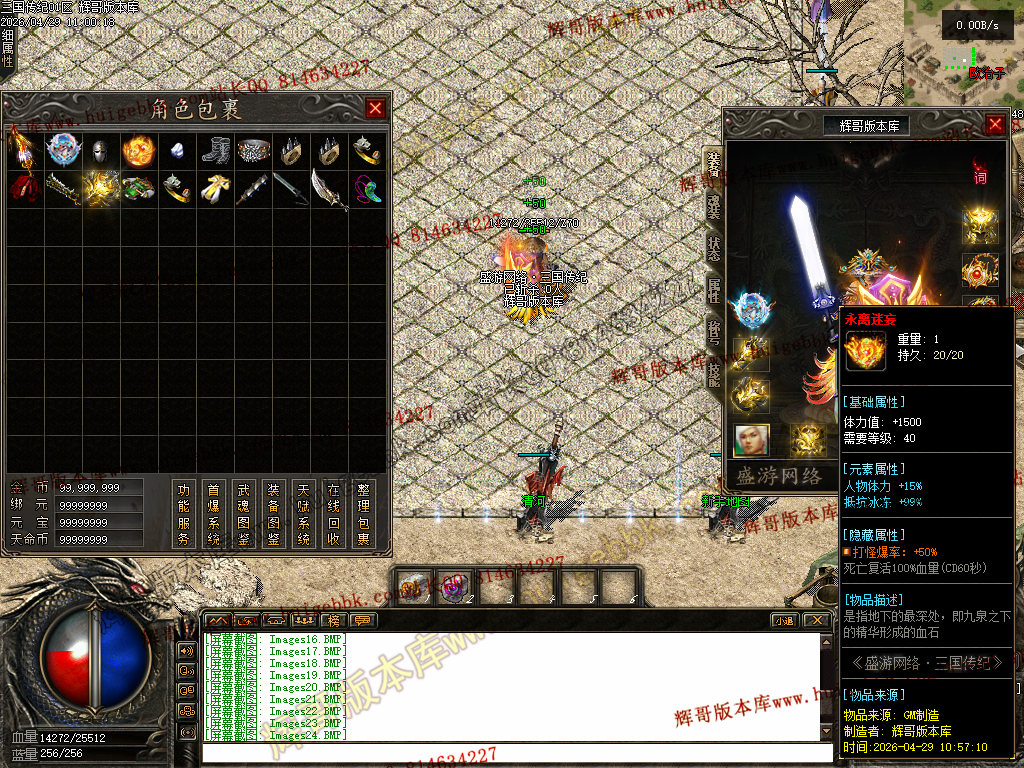Select the flaming orb item in the bag
Image resolution: width=1024 pixels, height=768 pixels.
(x=138, y=151)
